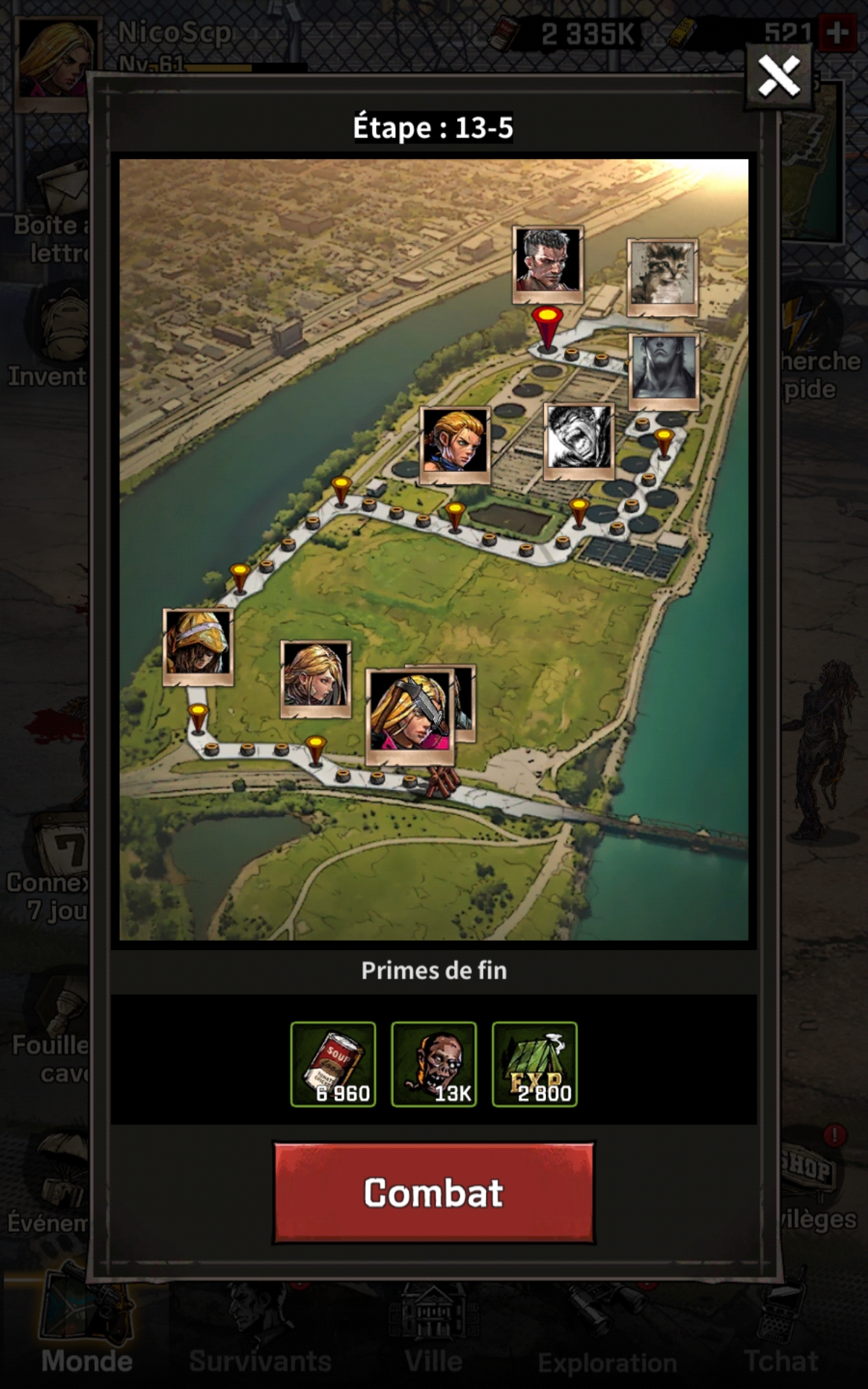View the mohawk man boss portrait
The width and height of the screenshot is (868, 1389).
pos(547,263)
